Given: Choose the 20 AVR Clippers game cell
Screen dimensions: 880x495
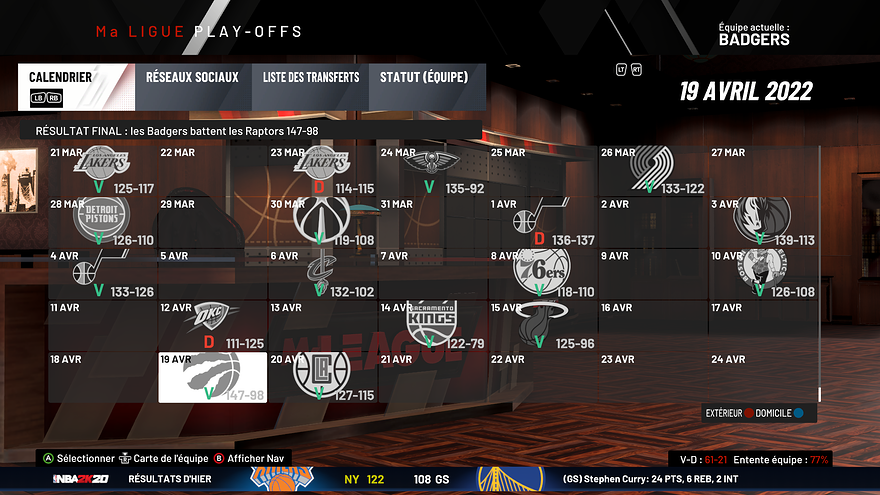Looking at the screenshot, I should click(x=323, y=377).
